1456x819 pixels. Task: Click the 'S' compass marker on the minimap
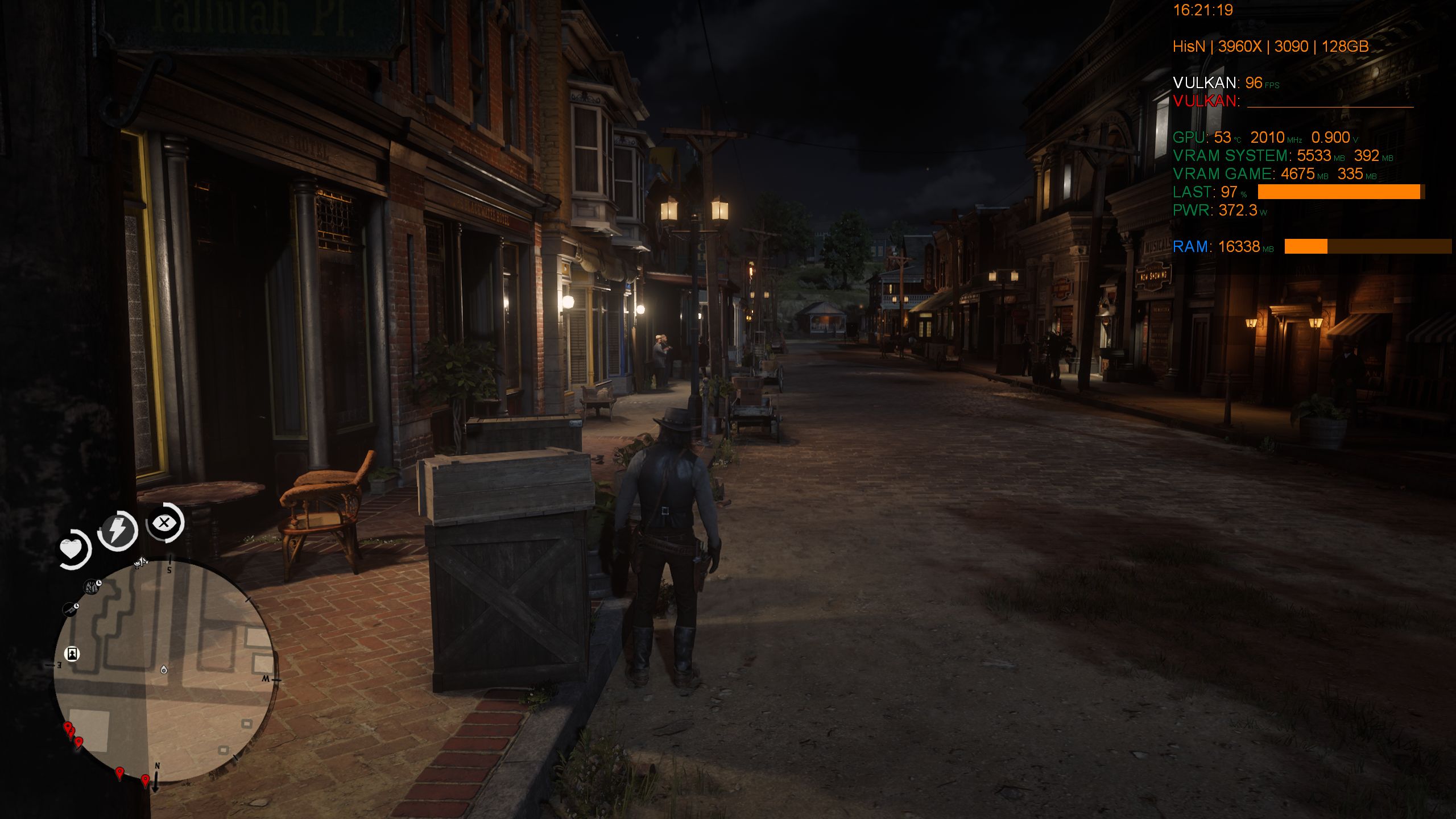click(x=169, y=569)
